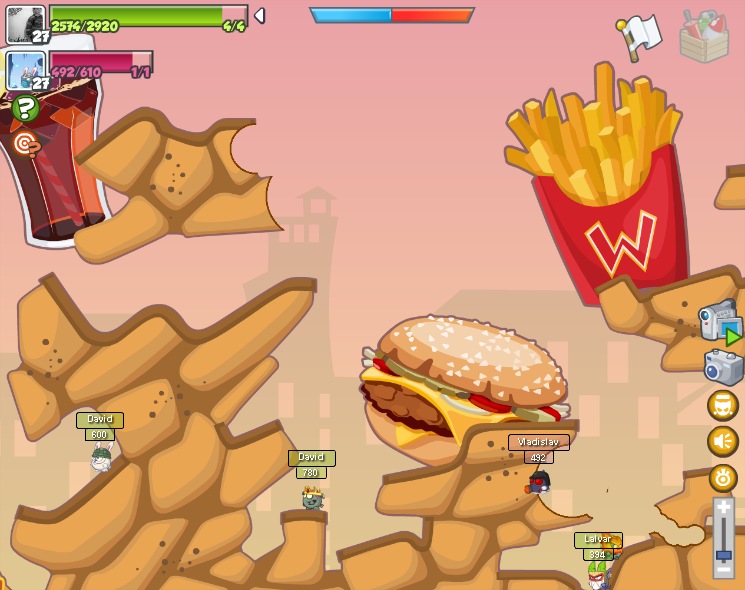745x590 pixels.
Task: Collapse the team panel with the white arrow
Action: click(260, 16)
